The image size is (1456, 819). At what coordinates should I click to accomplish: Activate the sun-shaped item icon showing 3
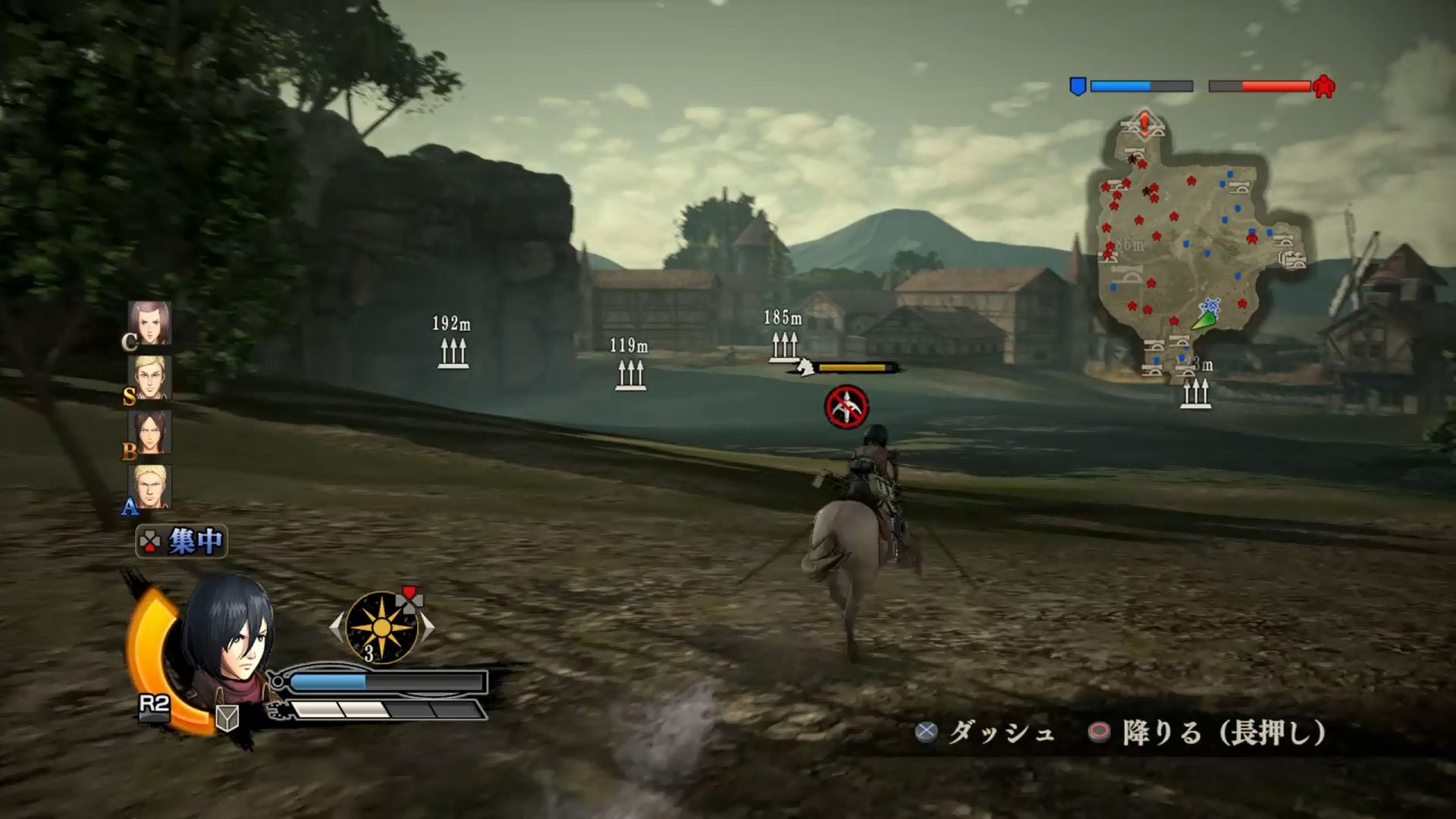click(381, 627)
